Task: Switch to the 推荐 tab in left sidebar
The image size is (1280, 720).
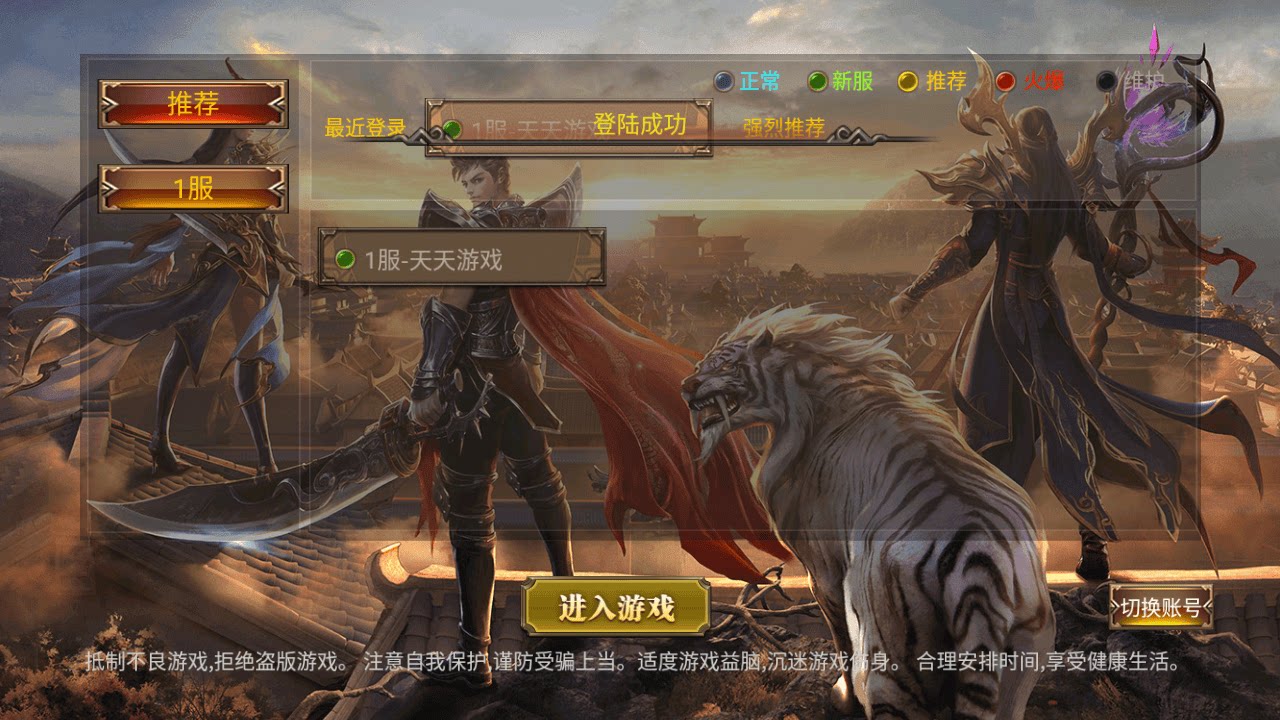Action: point(192,105)
